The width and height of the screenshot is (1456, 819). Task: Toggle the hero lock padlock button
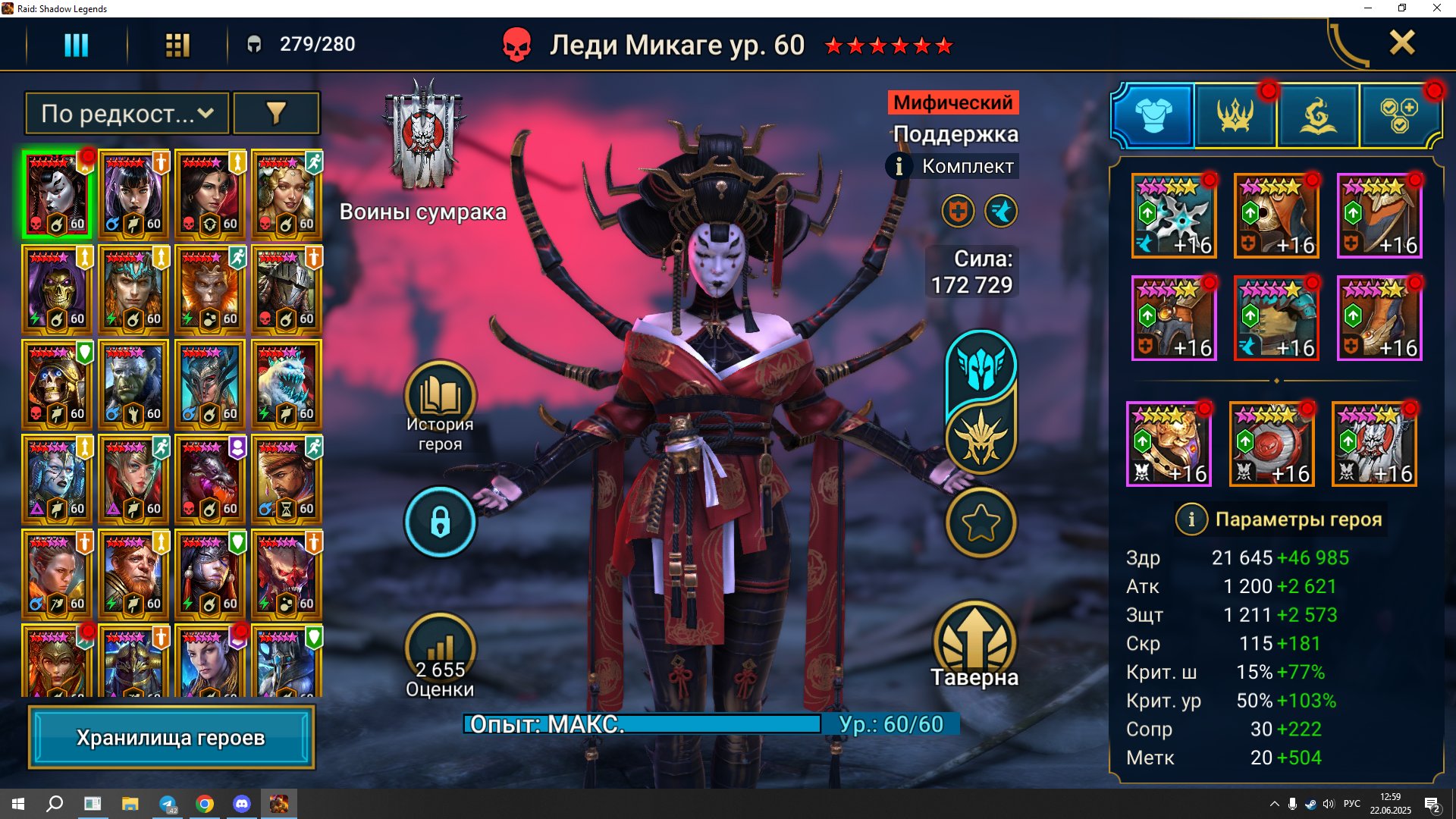coord(440,522)
